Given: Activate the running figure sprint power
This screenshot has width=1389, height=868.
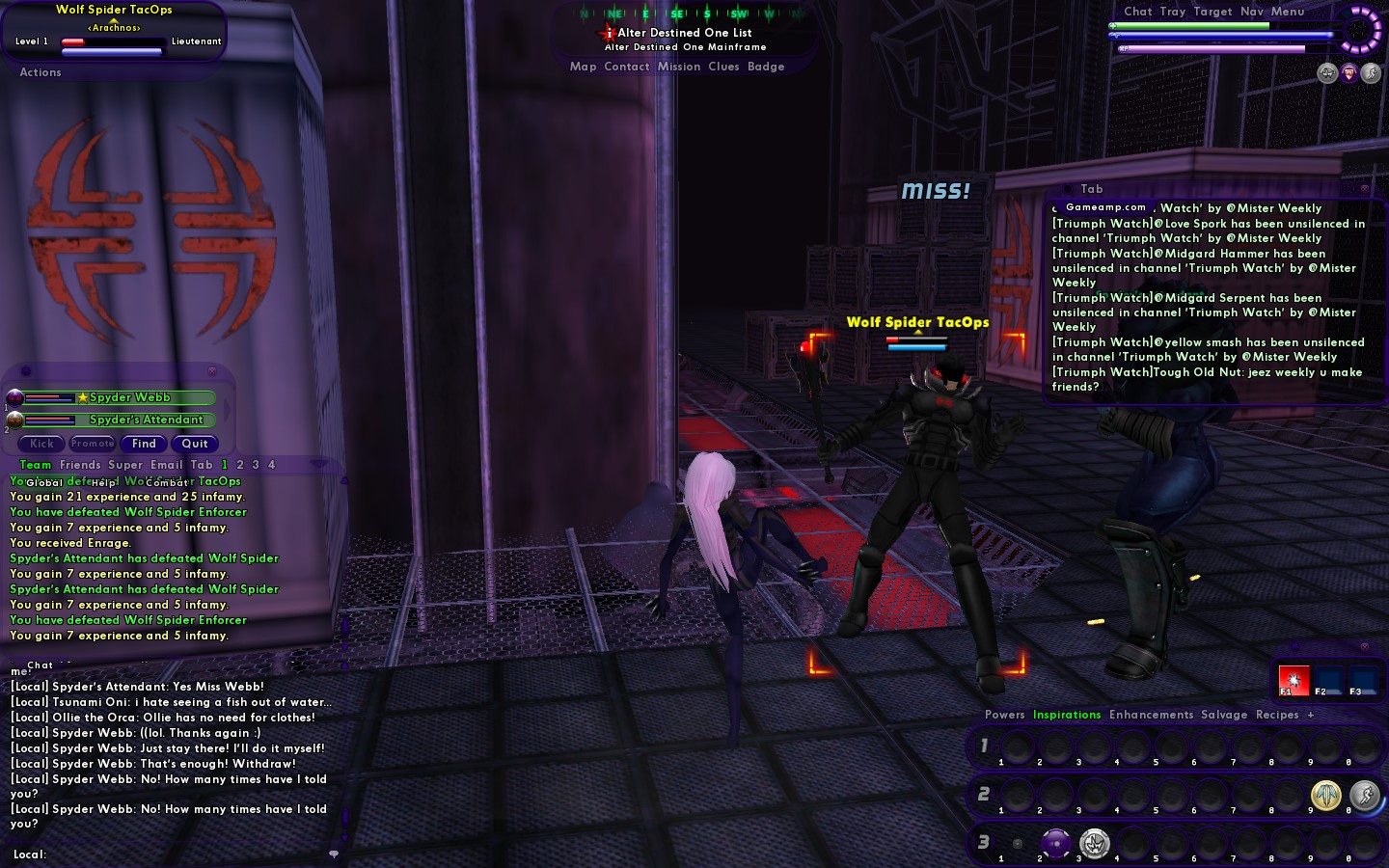Looking at the screenshot, I should (1364, 795).
